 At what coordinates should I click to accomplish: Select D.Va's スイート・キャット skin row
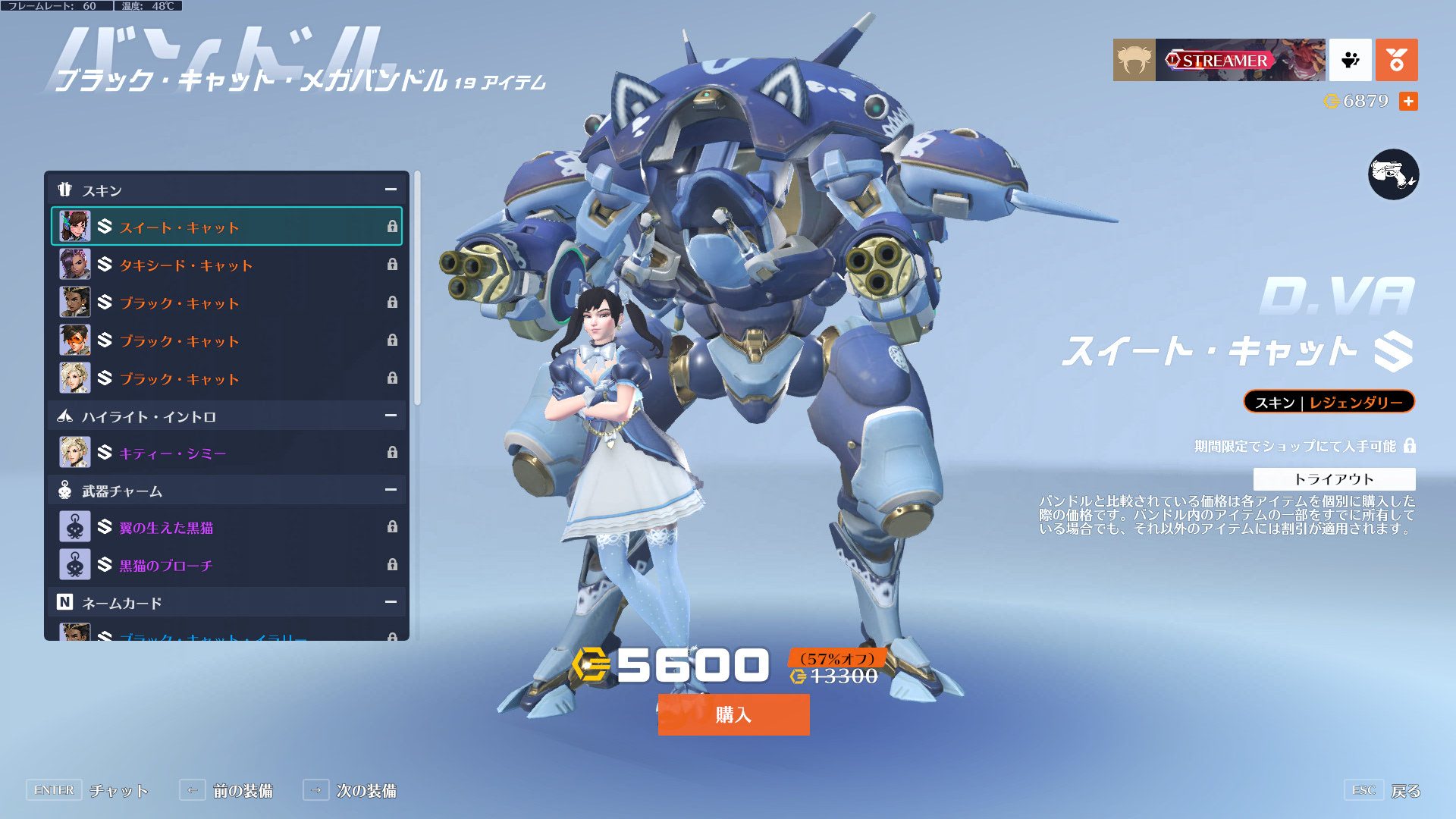[x=226, y=227]
